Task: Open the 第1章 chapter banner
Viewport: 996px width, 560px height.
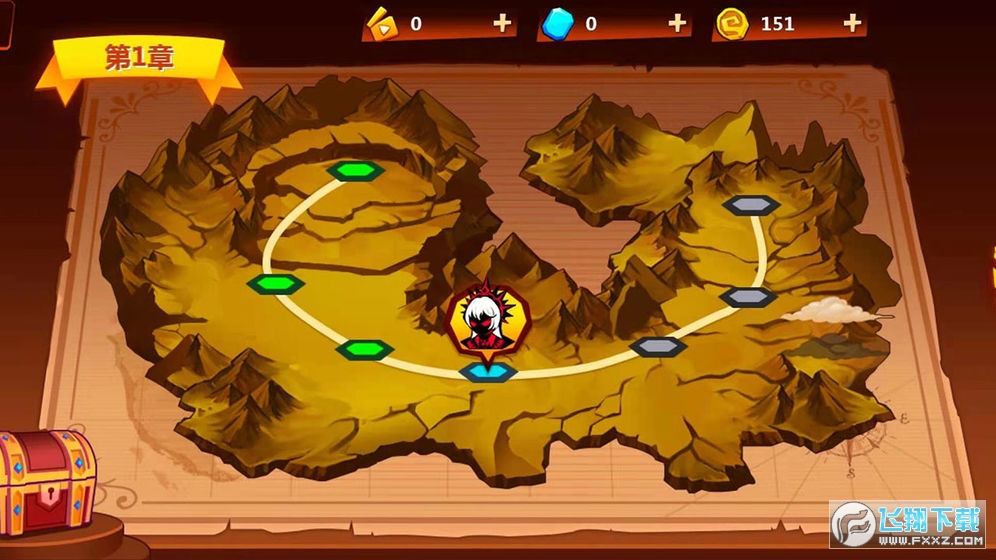Action: (139, 59)
